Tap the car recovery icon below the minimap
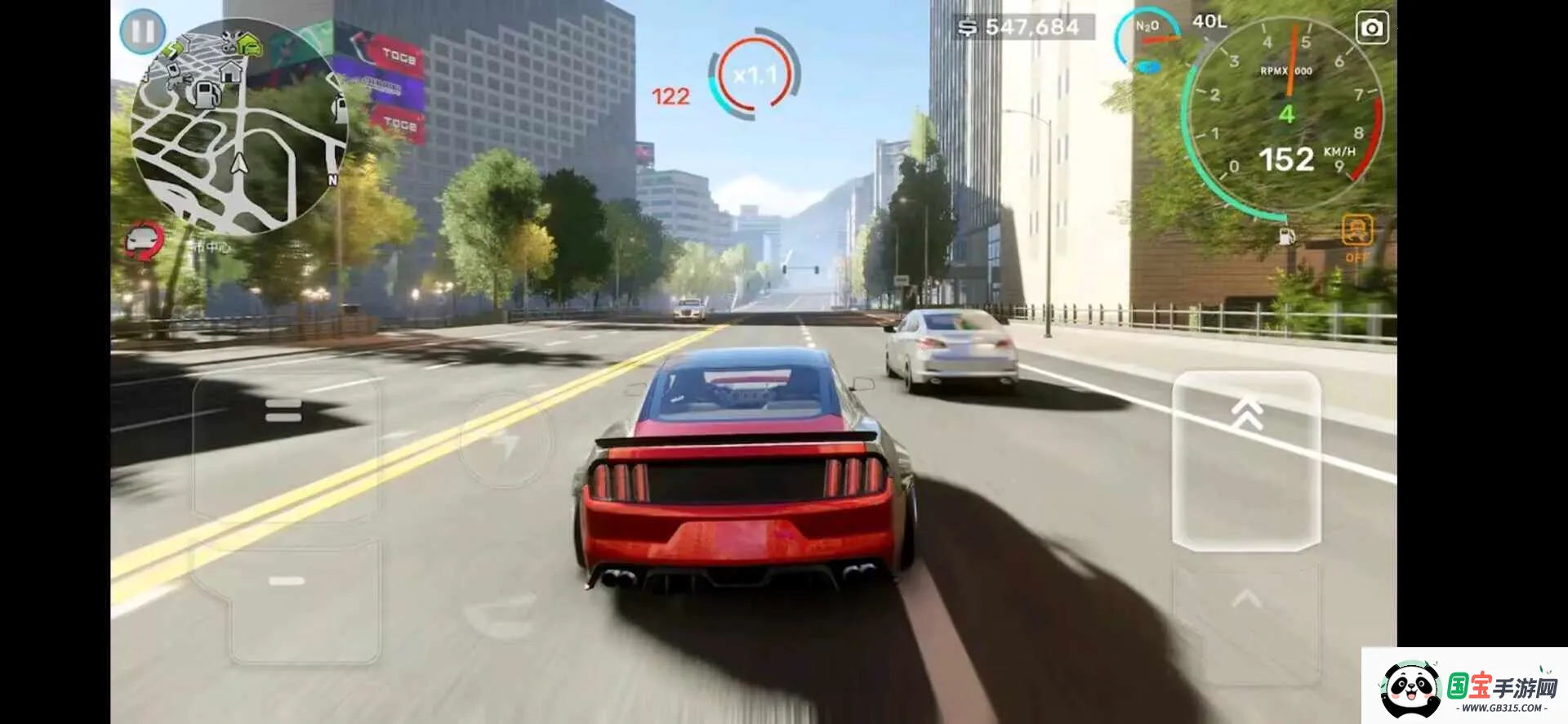The width and height of the screenshot is (1568, 724). [140, 240]
